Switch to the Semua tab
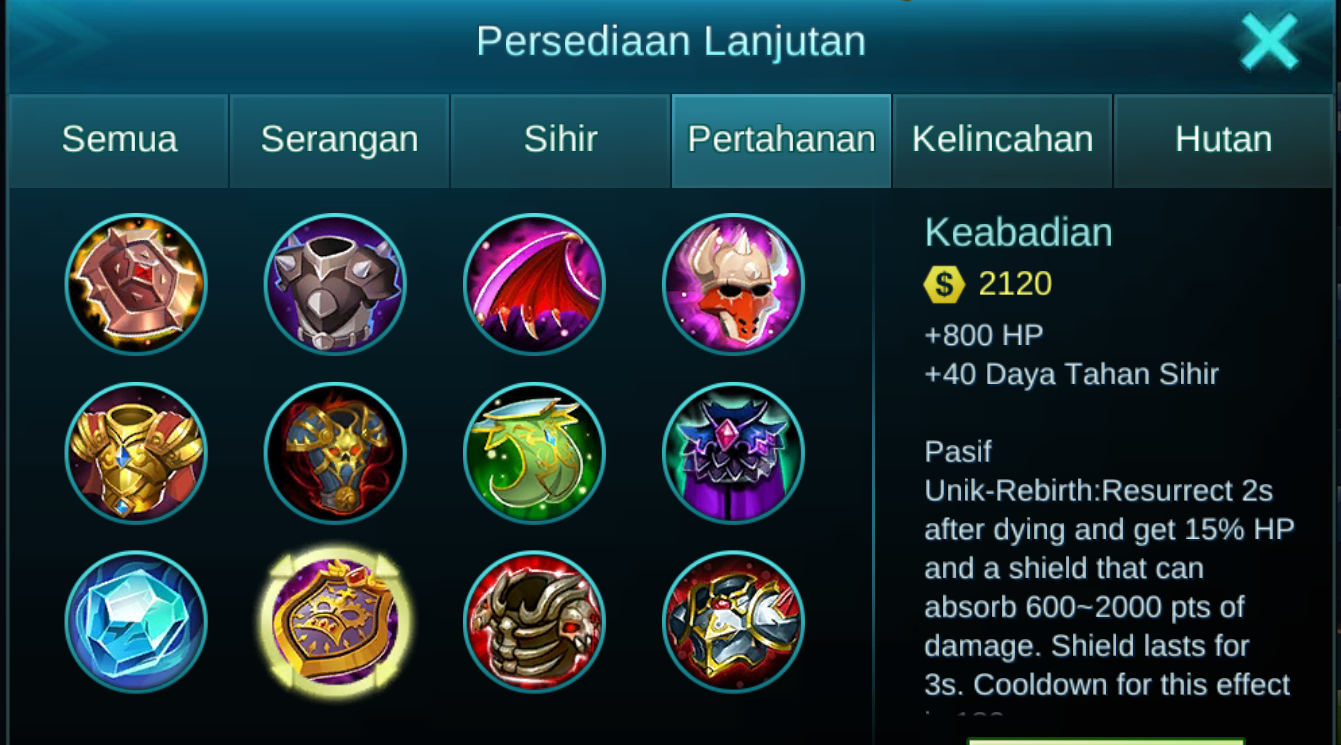The height and width of the screenshot is (745, 1341). click(x=118, y=140)
